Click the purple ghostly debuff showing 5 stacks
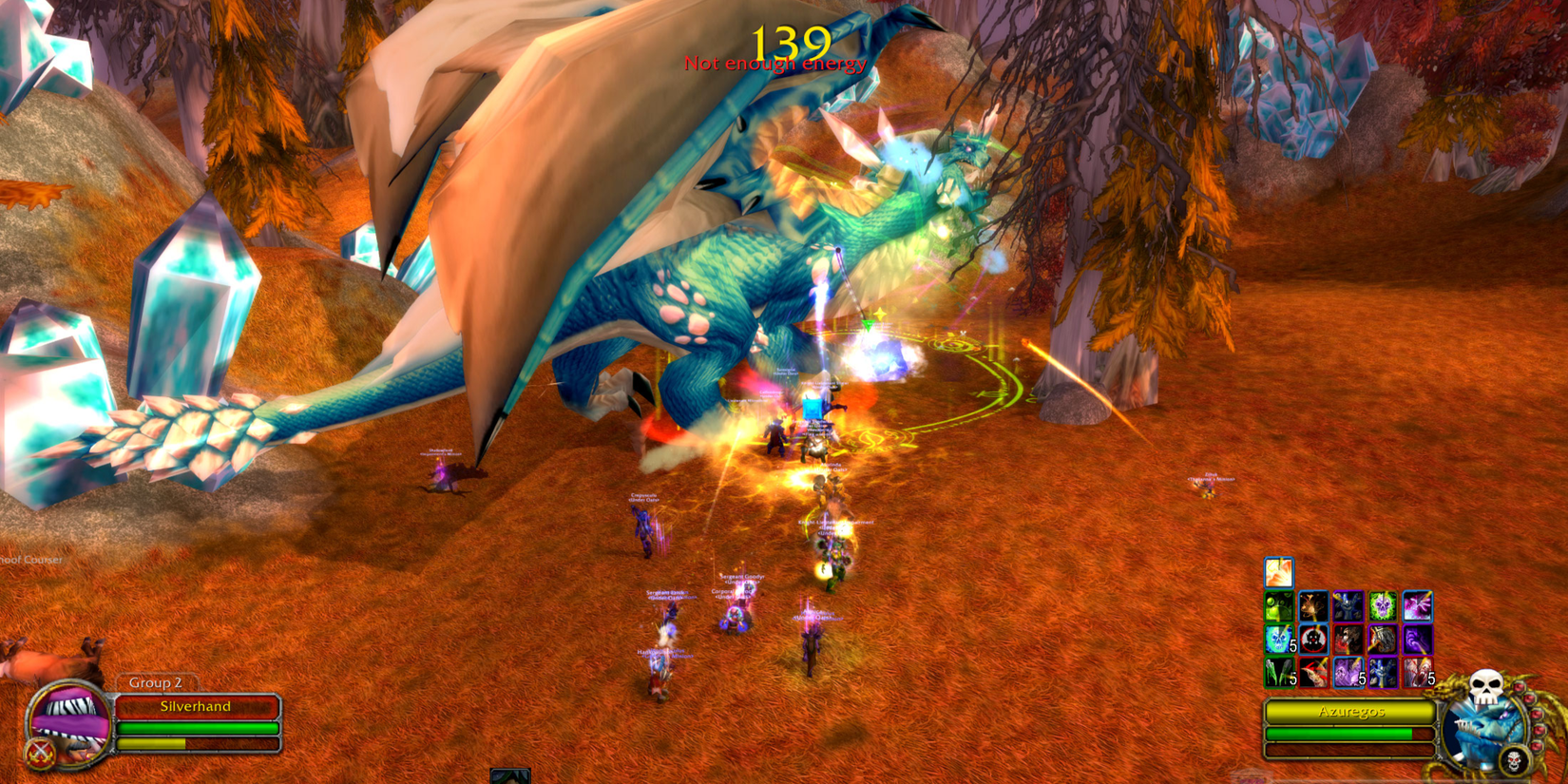This screenshot has height=784, width=1568. [x=1348, y=672]
